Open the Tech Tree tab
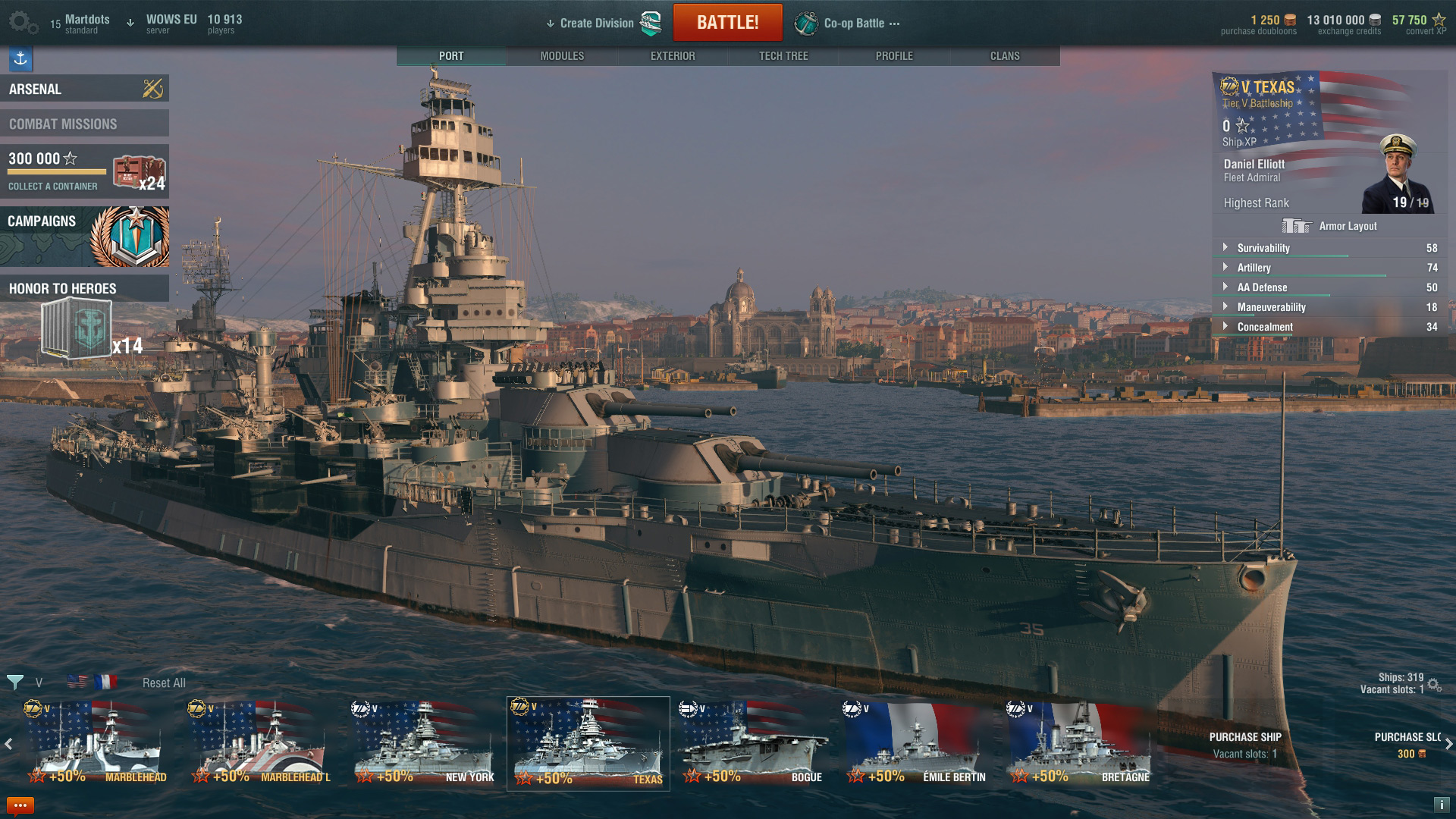The width and height of the screenshot is (1456, 819). click(783, 55)
